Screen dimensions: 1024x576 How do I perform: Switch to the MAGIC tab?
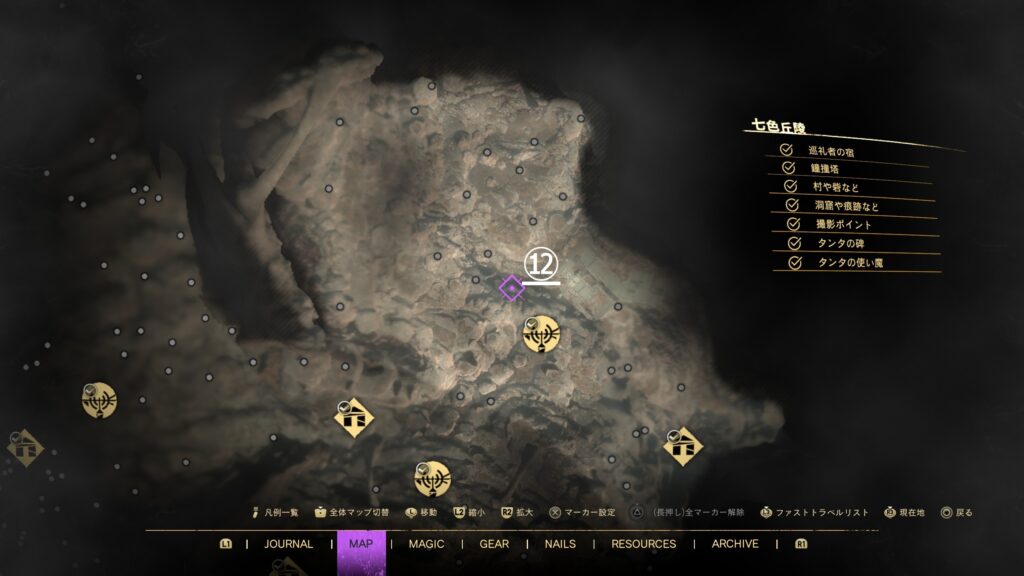[x=426, y=544]
